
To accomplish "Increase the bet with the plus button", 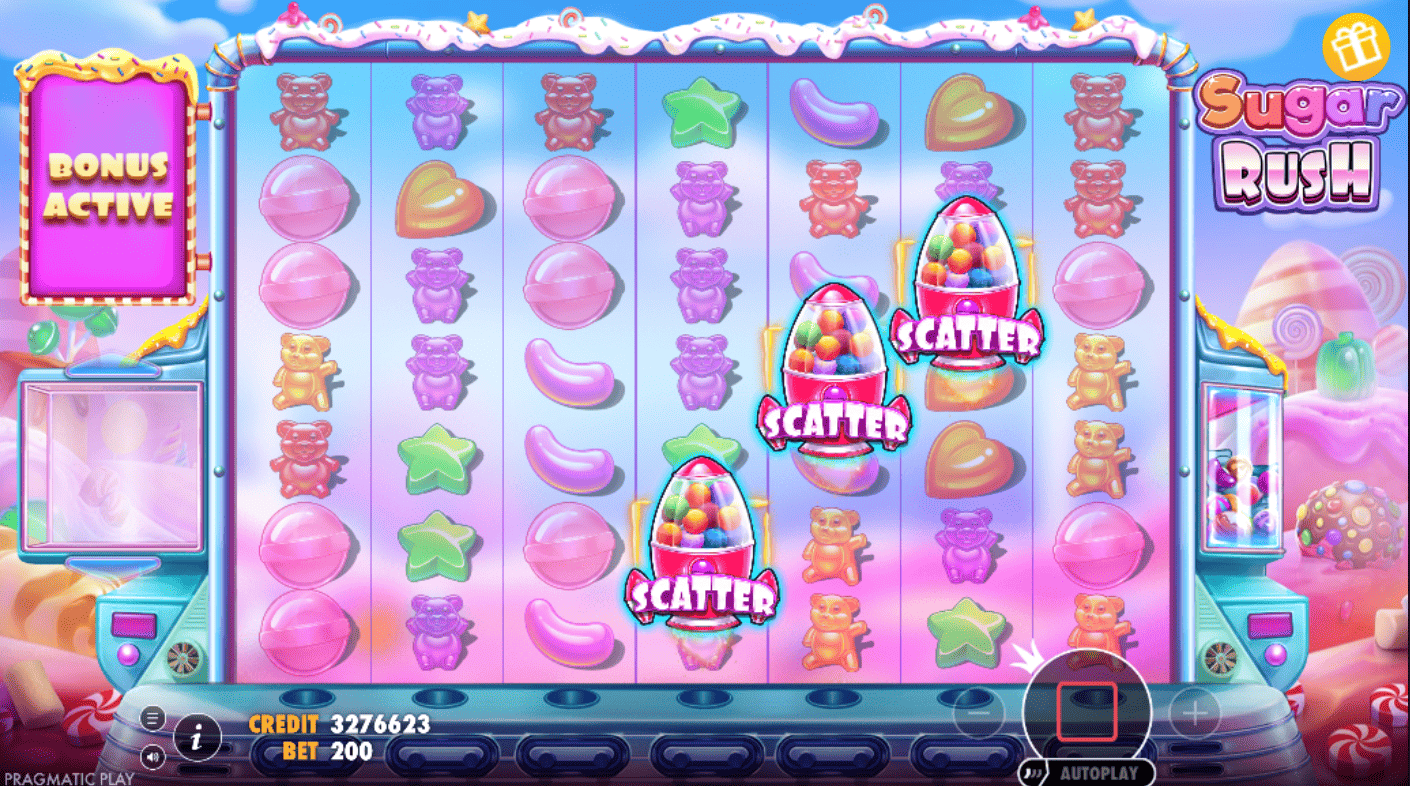I will click(x=1194, y=713).
